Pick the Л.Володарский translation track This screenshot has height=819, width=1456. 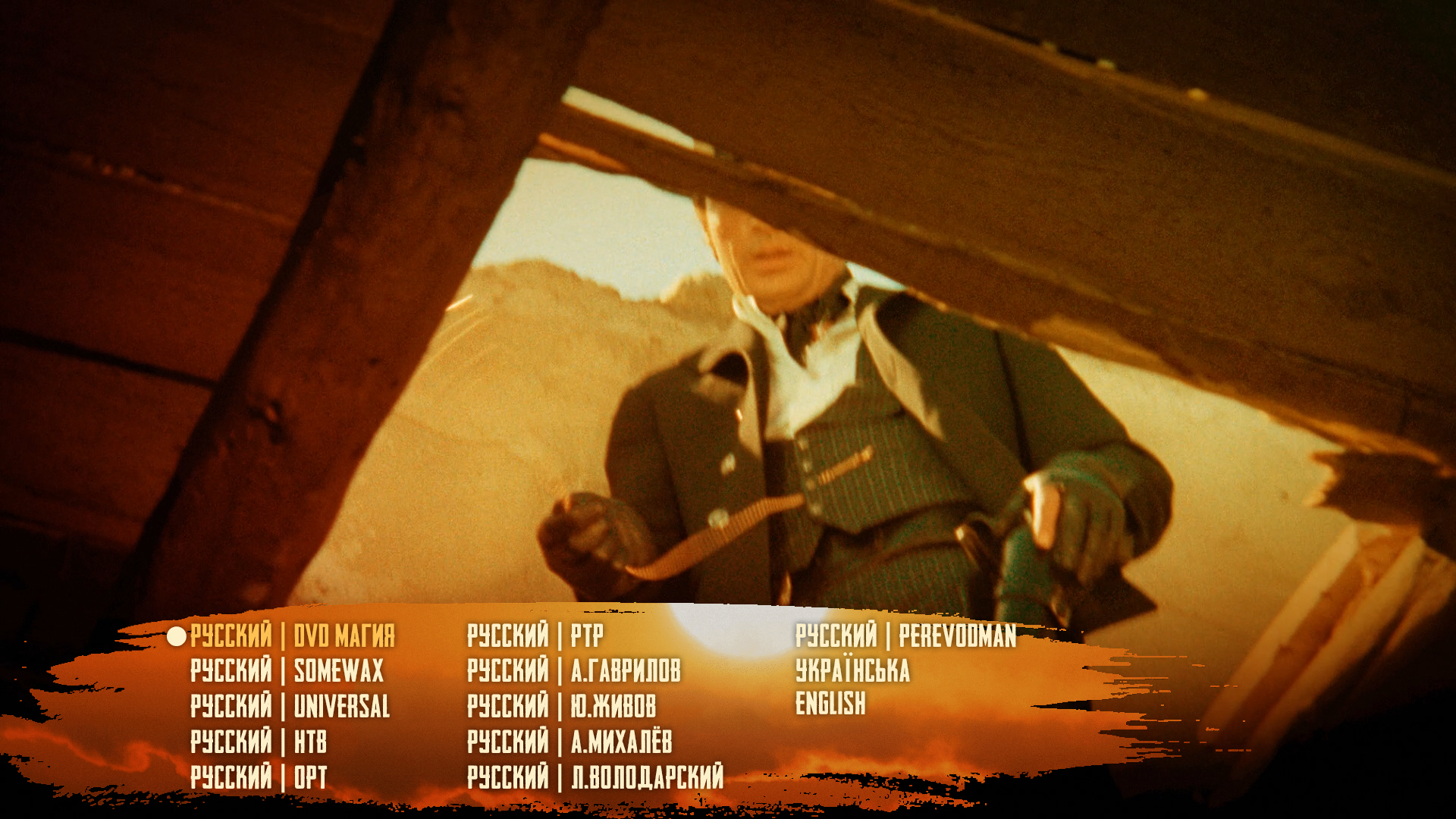(595, 777)
